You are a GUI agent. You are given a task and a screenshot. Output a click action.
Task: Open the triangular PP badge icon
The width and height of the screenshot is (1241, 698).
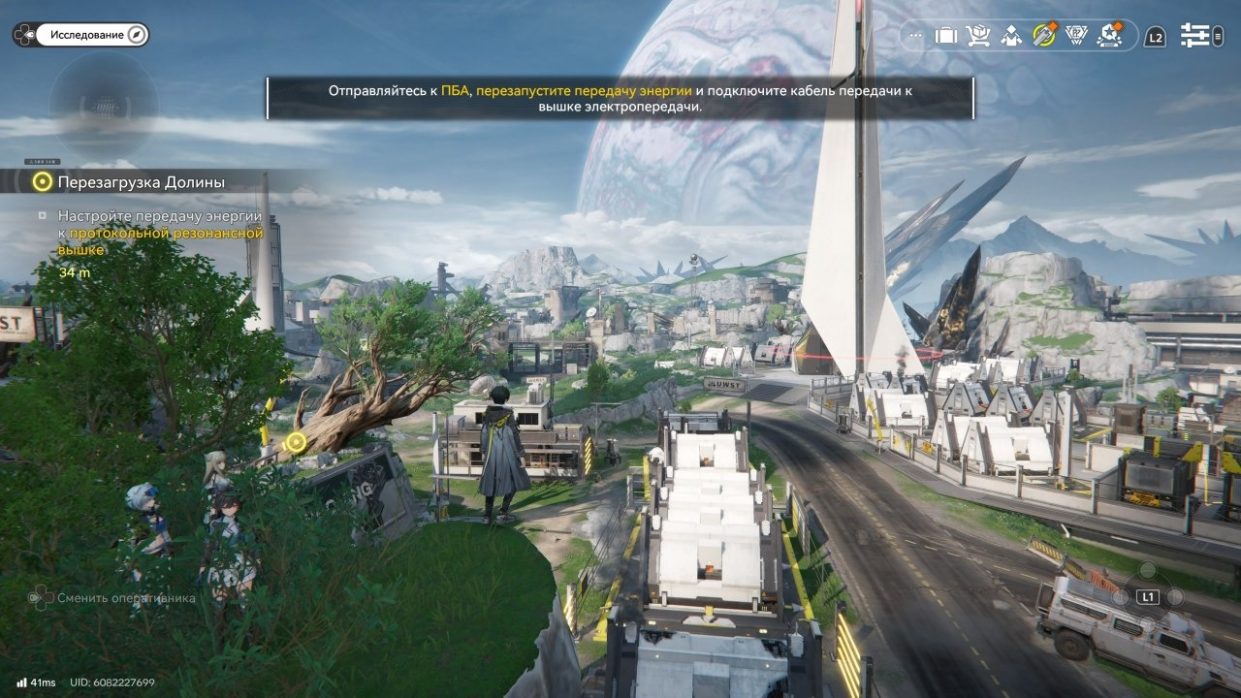pos(1077,36)
